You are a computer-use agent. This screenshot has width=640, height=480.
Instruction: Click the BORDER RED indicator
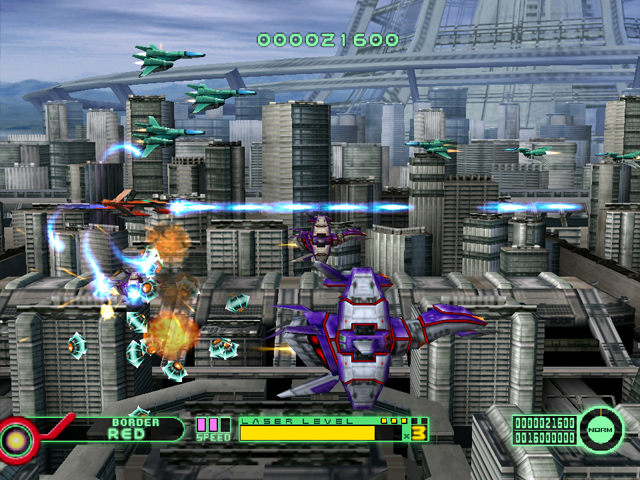135,429
